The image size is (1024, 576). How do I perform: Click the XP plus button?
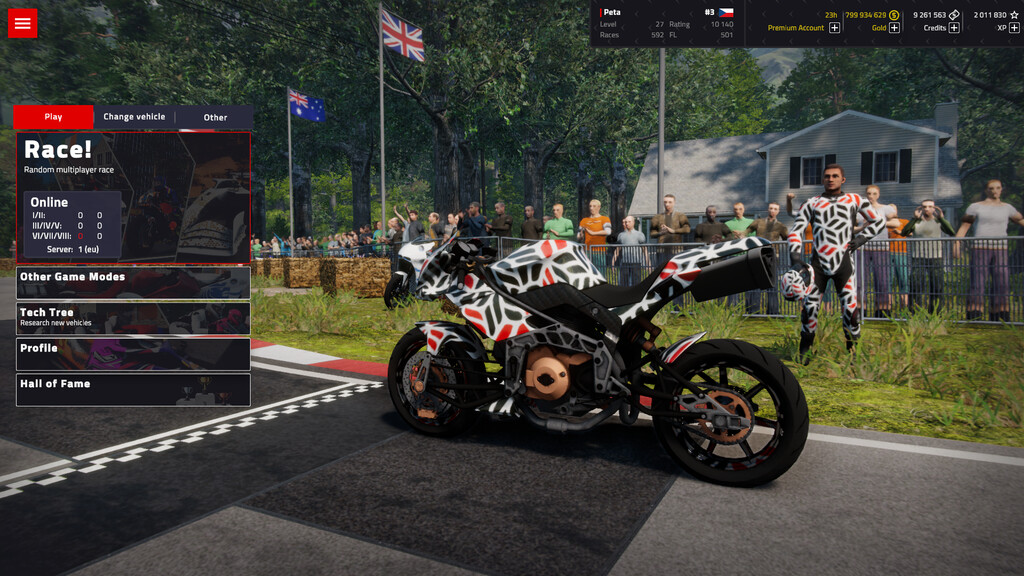pyautogui.click(x=1014, y=28)
